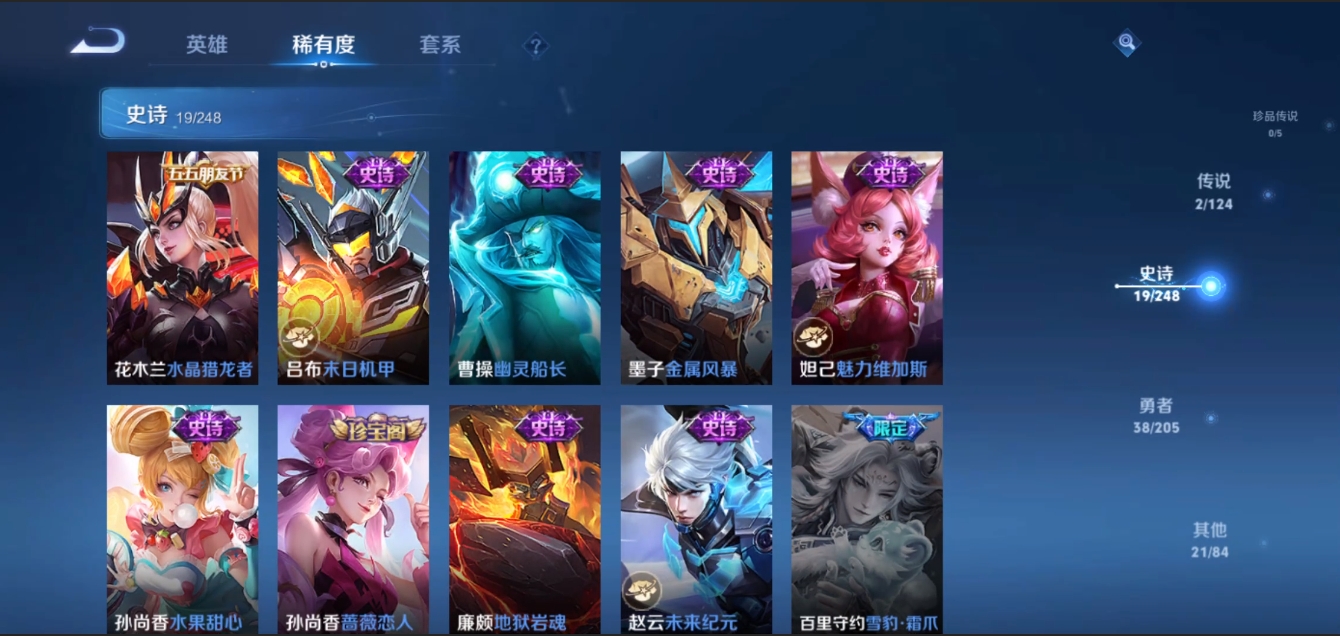
Task: Select the 稀有度 tab
Action: click(323, 45)
